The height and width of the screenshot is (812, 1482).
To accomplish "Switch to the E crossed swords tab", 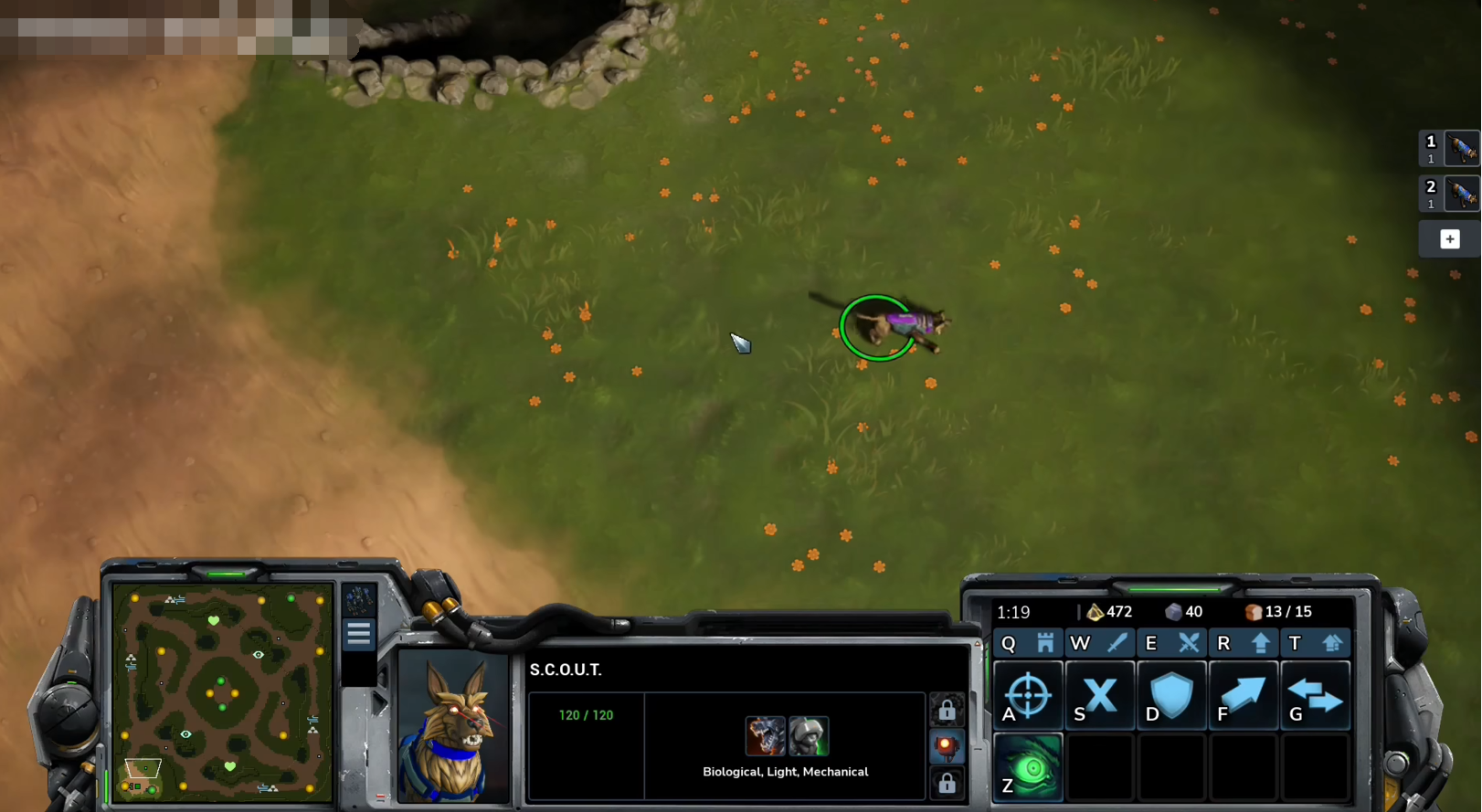I will [x=1170, y=643].
